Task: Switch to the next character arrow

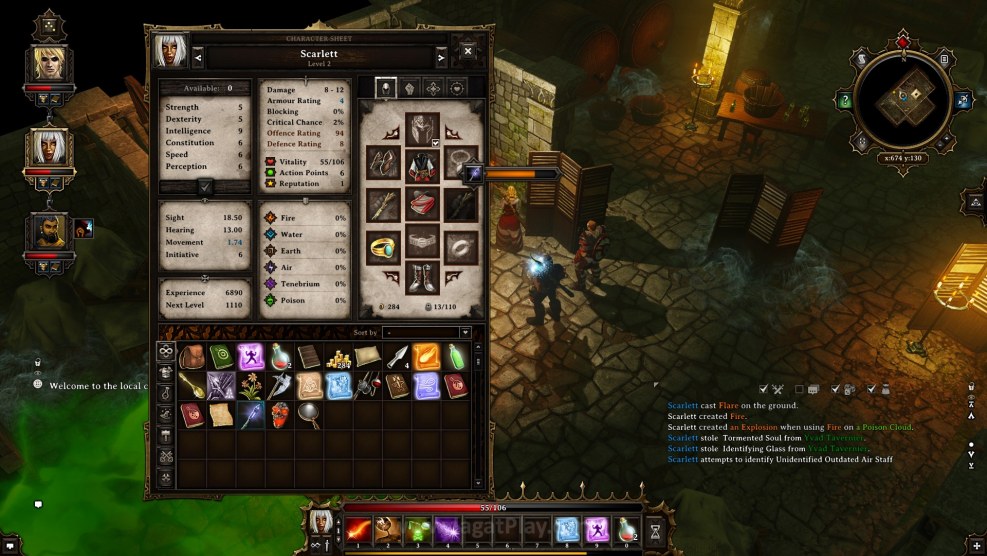Action: pos(440,57)
